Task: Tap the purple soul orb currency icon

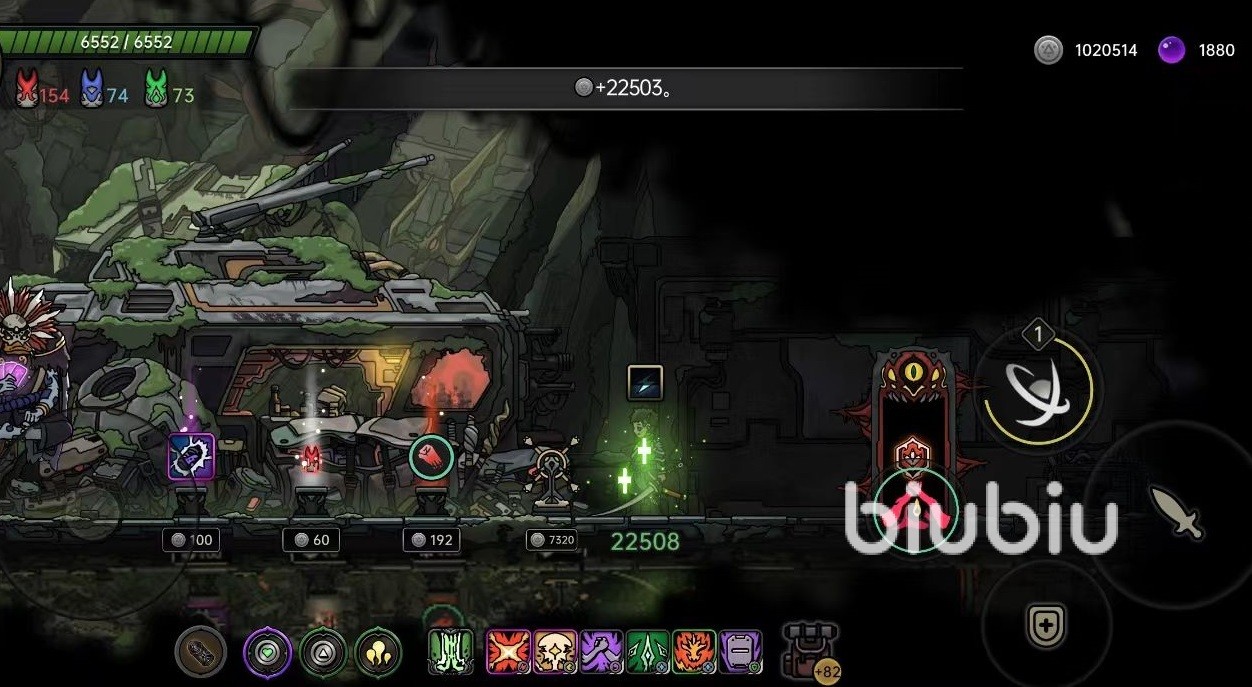Action: 1171,50
